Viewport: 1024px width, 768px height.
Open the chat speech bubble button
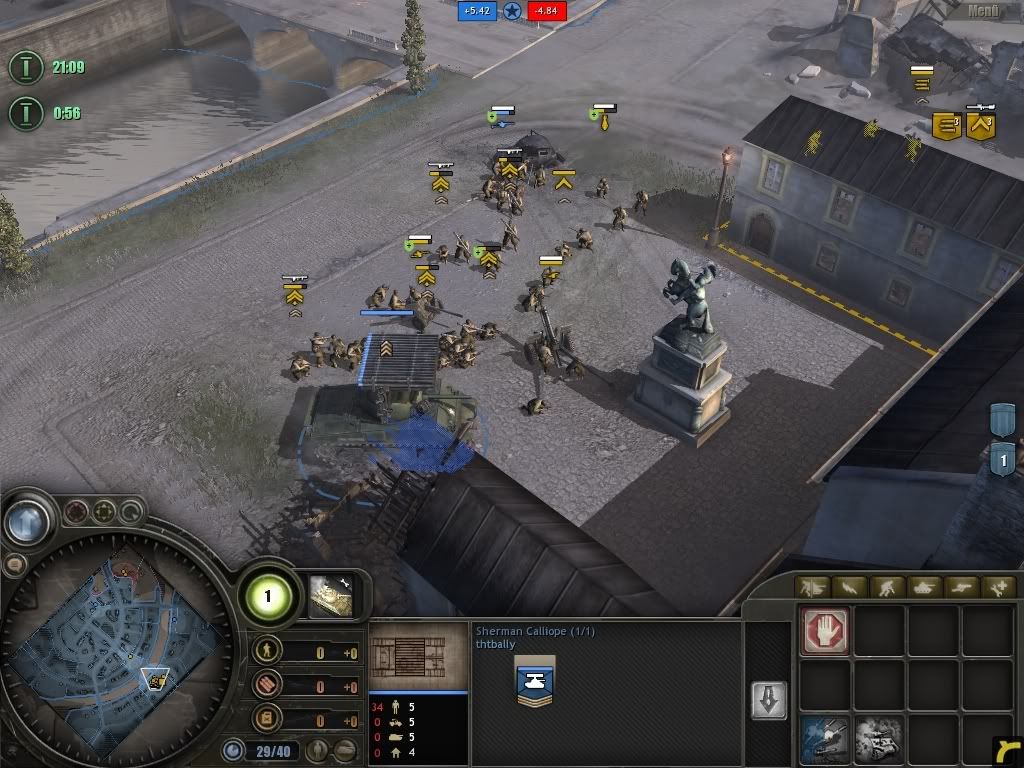coord(15,564)
